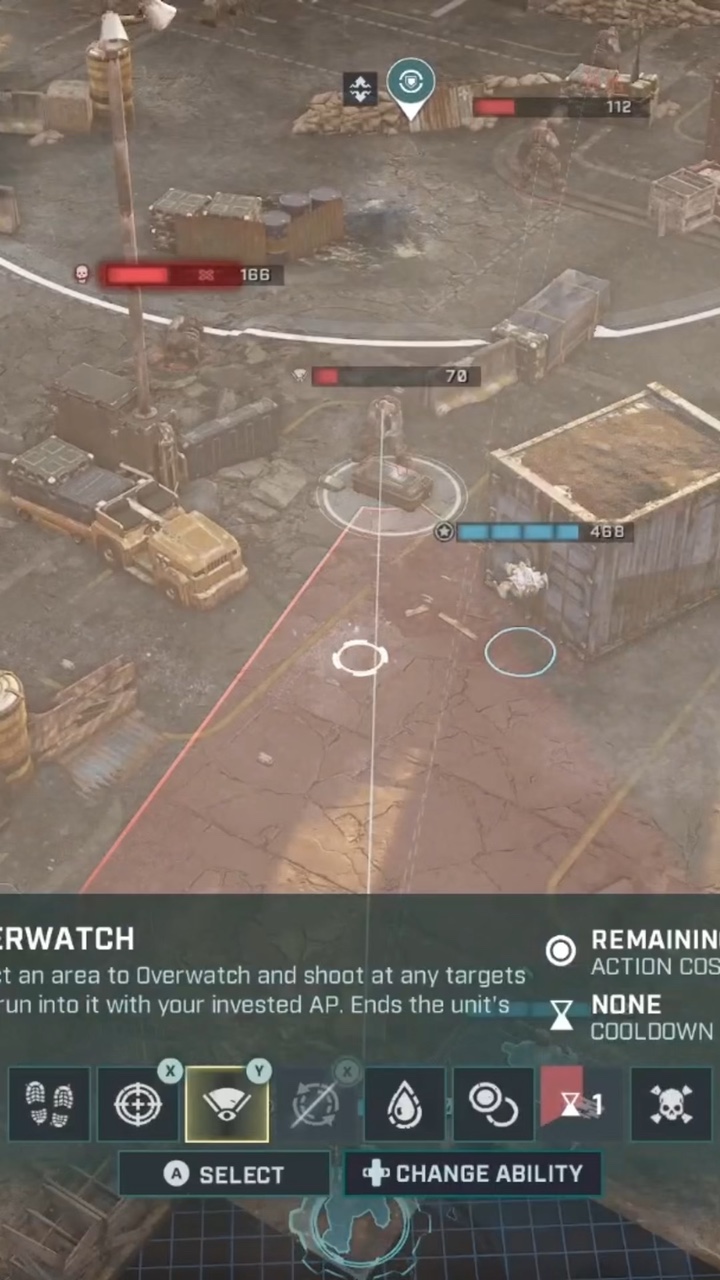This screenshot has width=720, height=1280.
Task: Choose the highlighted Overwatch ability
Action: pos(227,1105)
